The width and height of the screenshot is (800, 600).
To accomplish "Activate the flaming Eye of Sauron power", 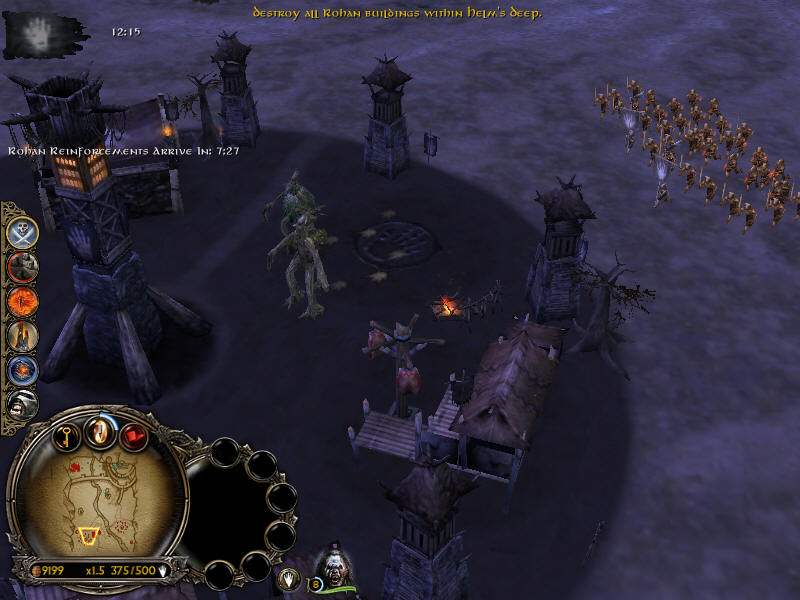I will pos(23,300).
